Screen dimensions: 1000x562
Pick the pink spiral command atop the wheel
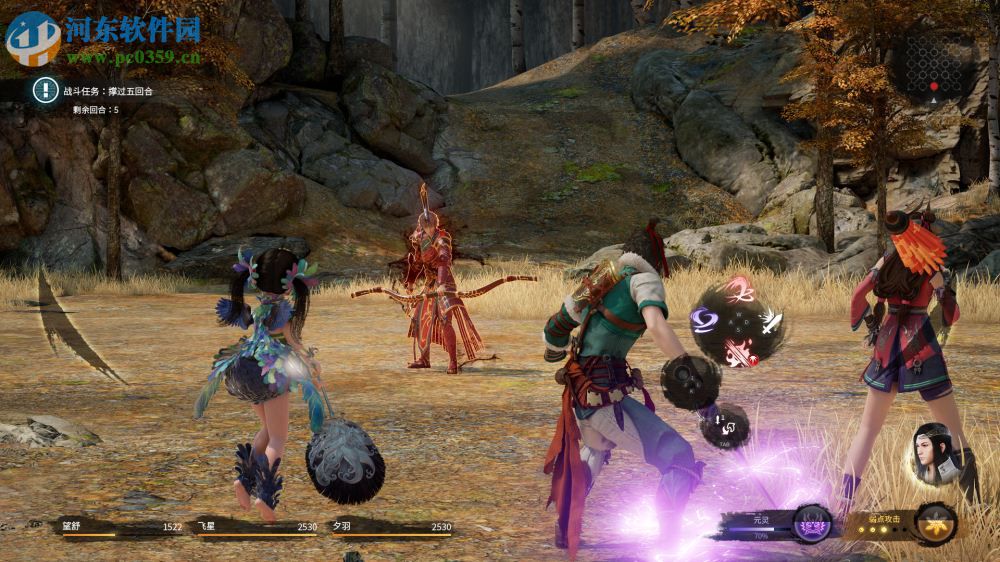coord(739,291)
